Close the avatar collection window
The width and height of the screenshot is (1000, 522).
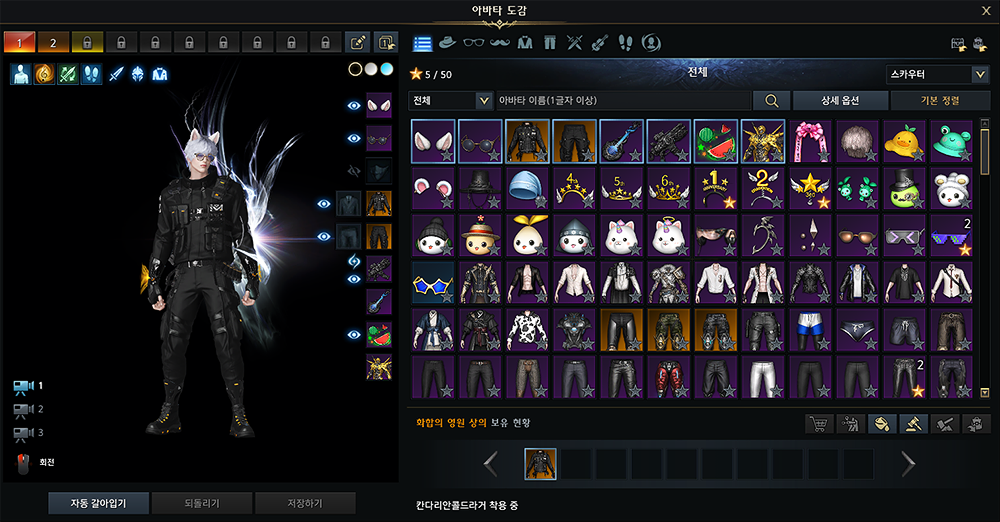click(986, 11)
